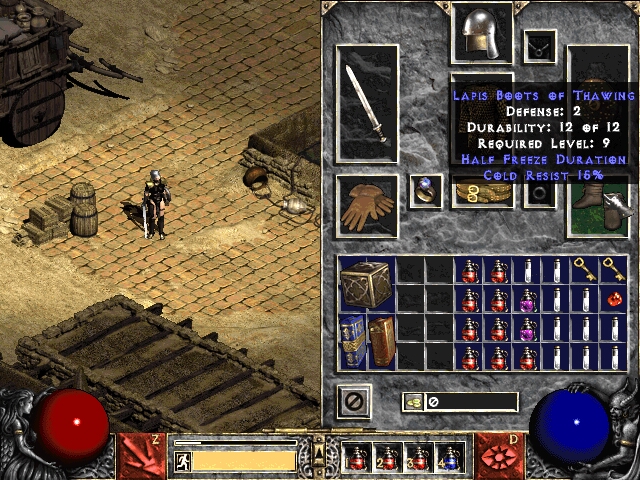The height and width of the screenshot is (480, 640).
Task: Click the blue gem ring slot
Action: (x=425, y=190)
